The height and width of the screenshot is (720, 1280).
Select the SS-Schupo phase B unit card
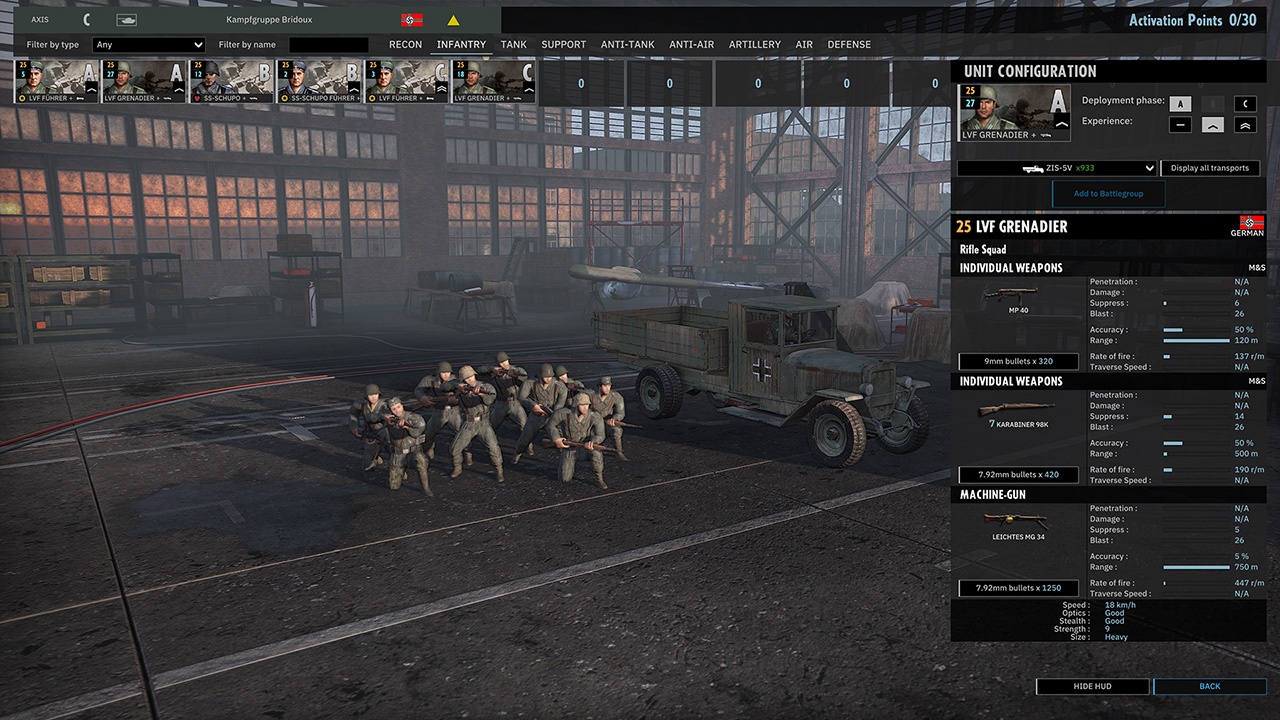point(232,82)
